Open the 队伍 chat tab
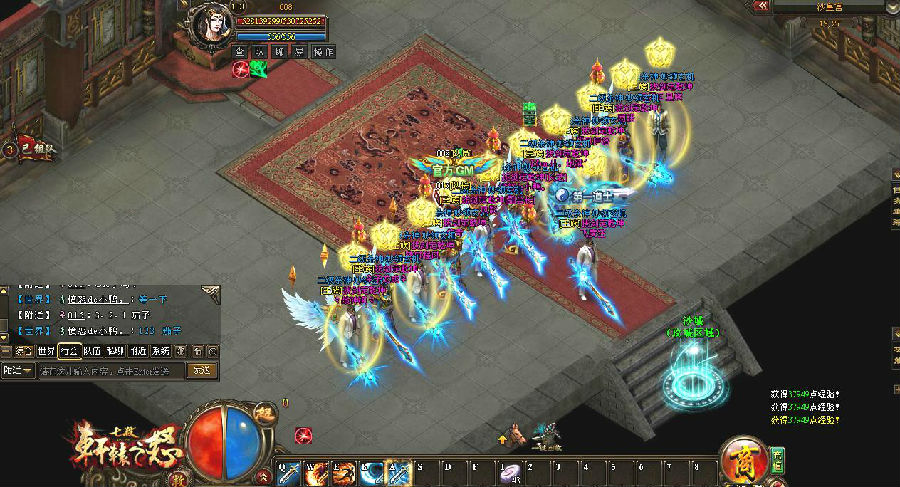 (92, 351)
